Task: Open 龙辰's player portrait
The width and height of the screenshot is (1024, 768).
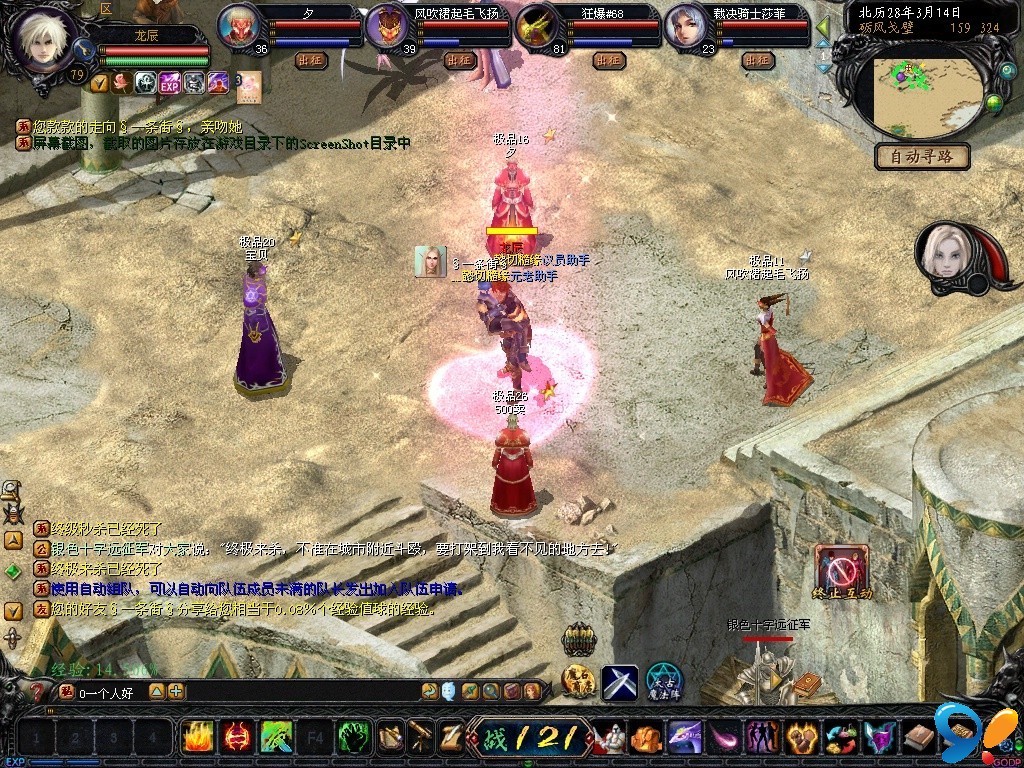Action: pyautogui.click(x=46, y=38)
